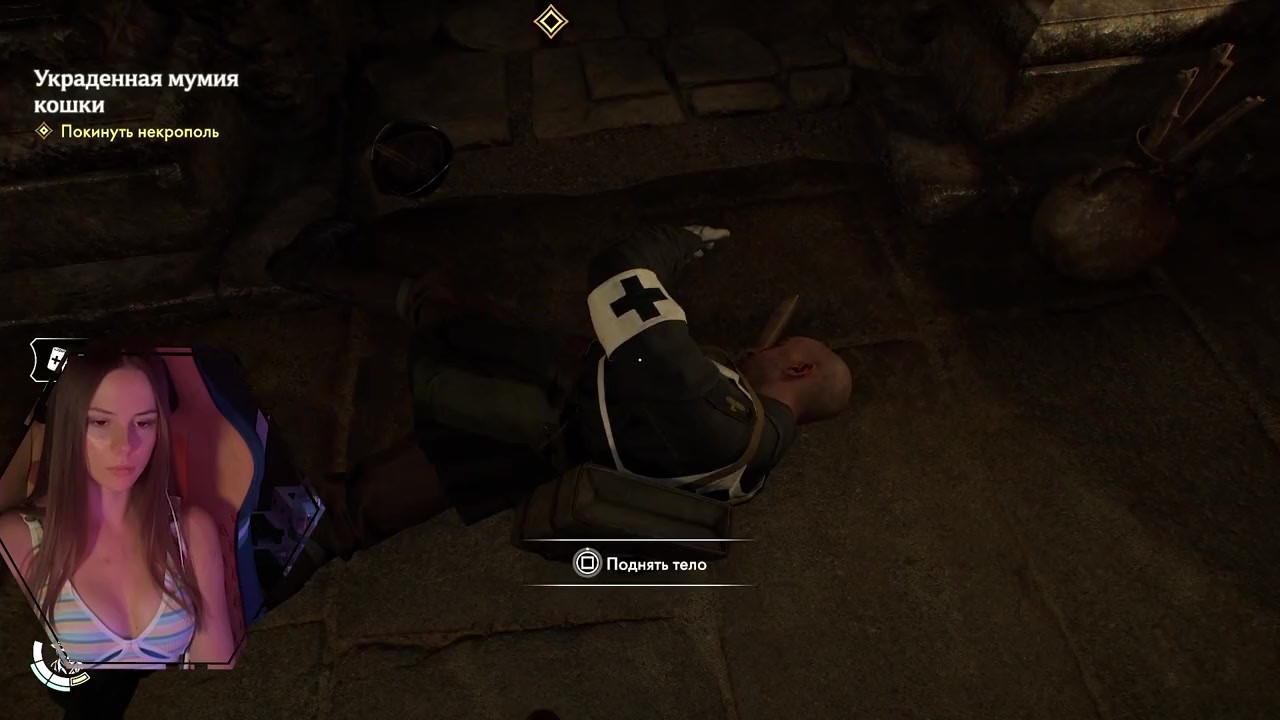Click the diamond objective marker on compass

tap(551, 21)
